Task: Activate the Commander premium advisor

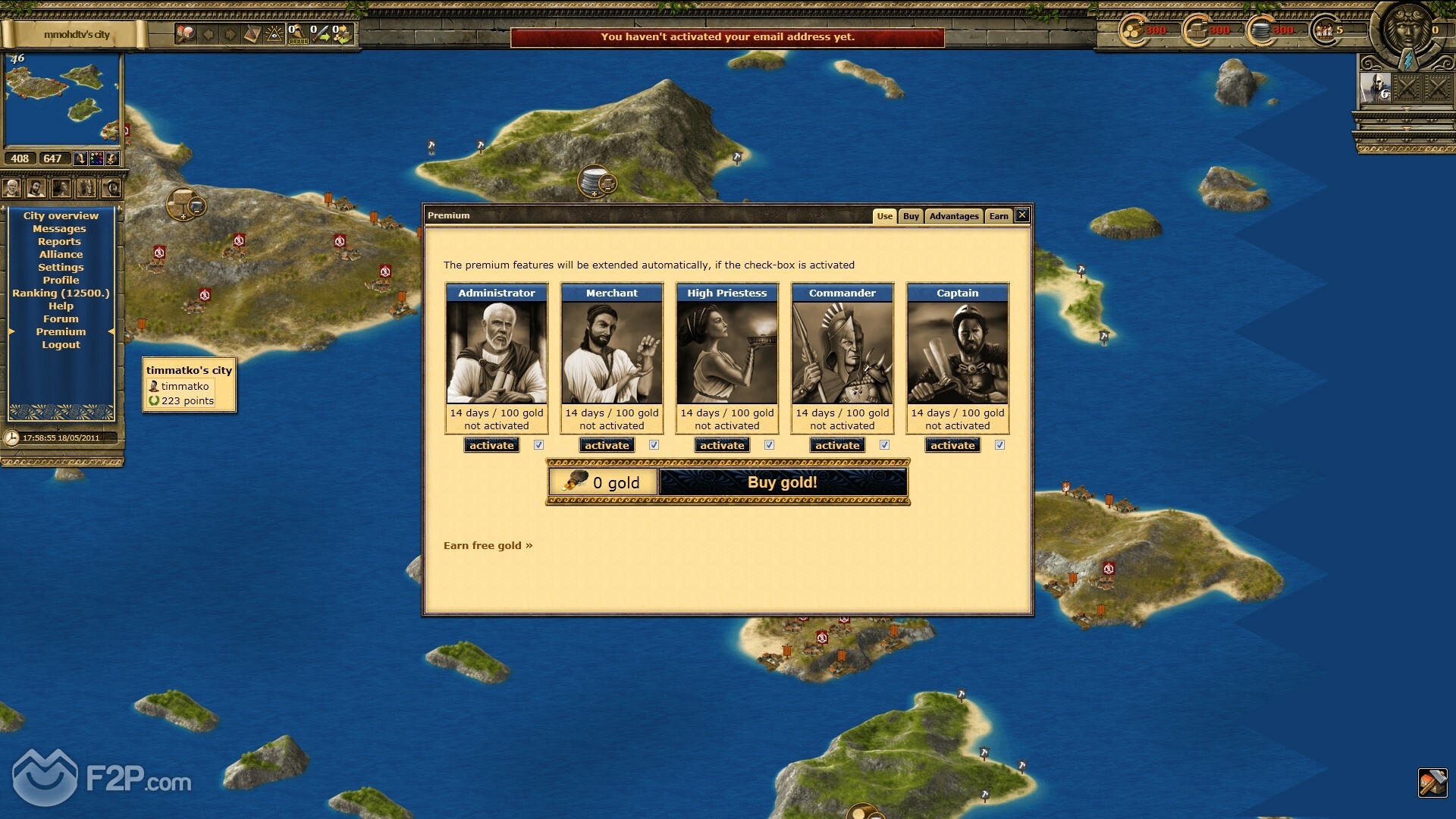Action: point(837,446)
